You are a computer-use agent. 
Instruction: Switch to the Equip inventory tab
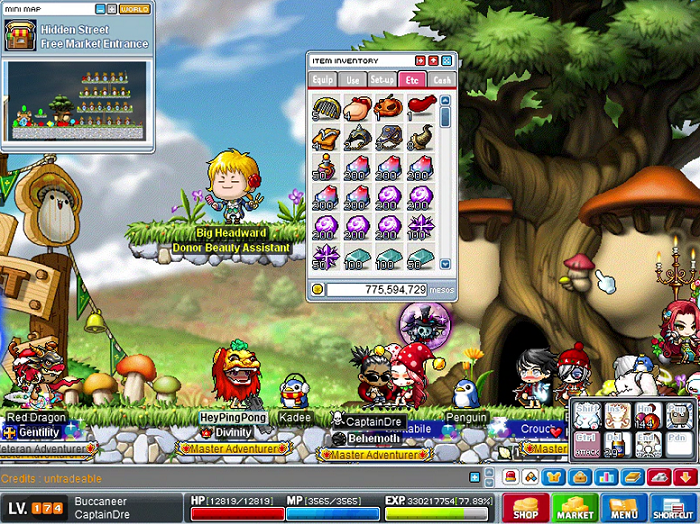(324, 79)
